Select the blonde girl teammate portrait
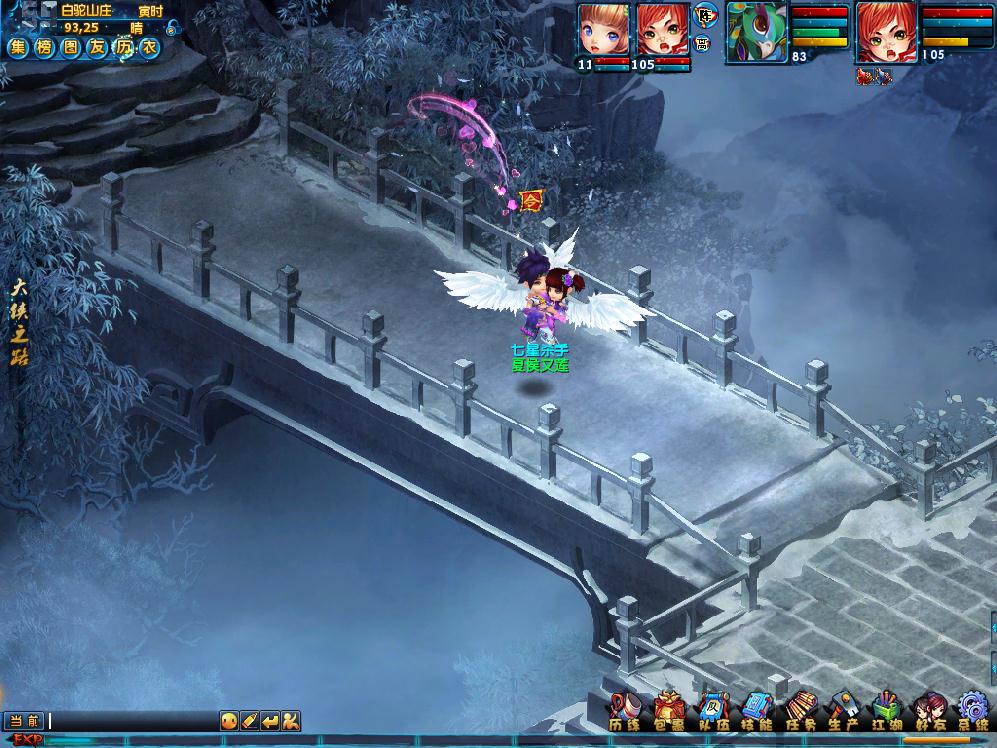 click(603, 30)
